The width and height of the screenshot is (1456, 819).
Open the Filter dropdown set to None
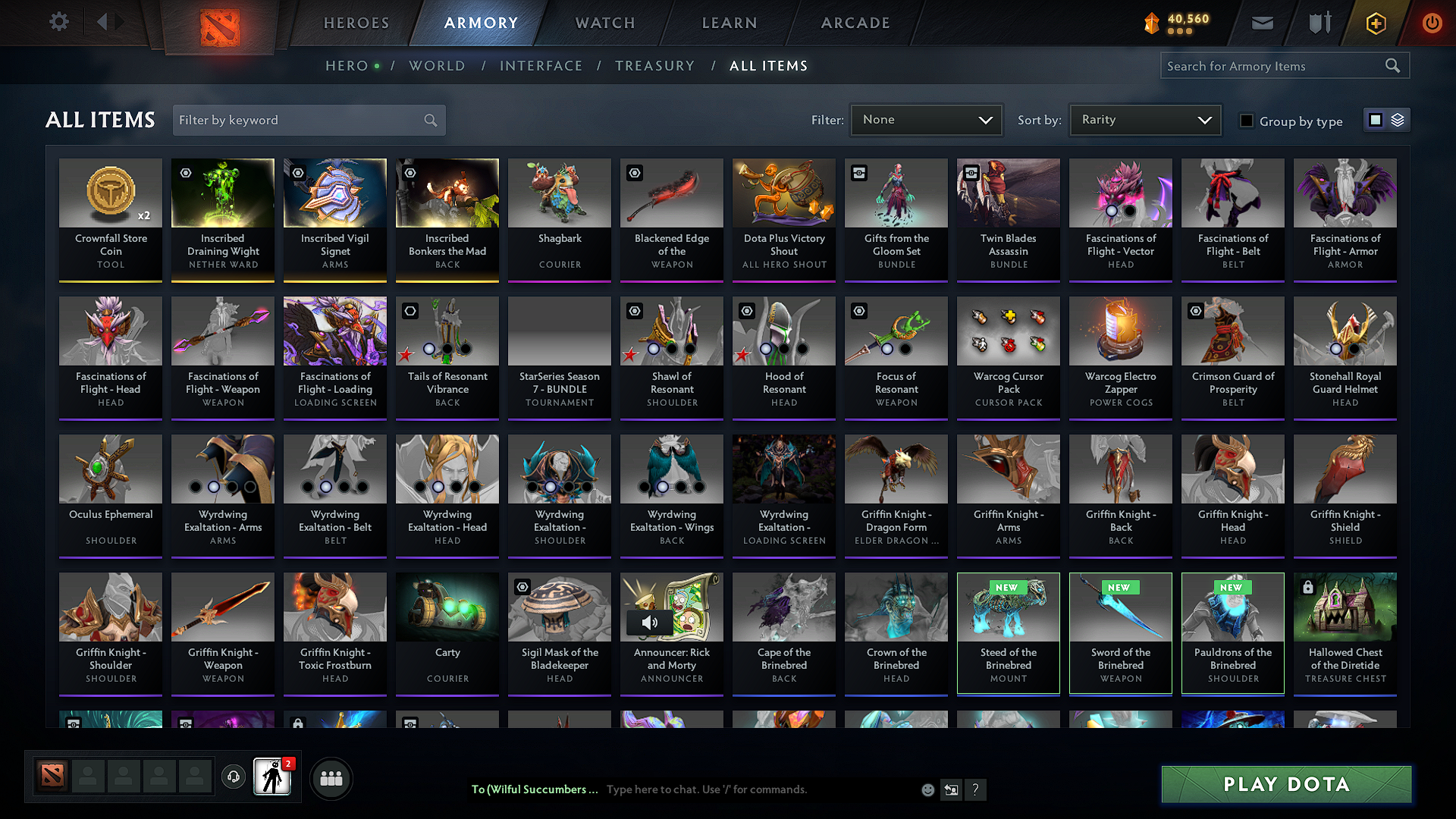point(926,119)
